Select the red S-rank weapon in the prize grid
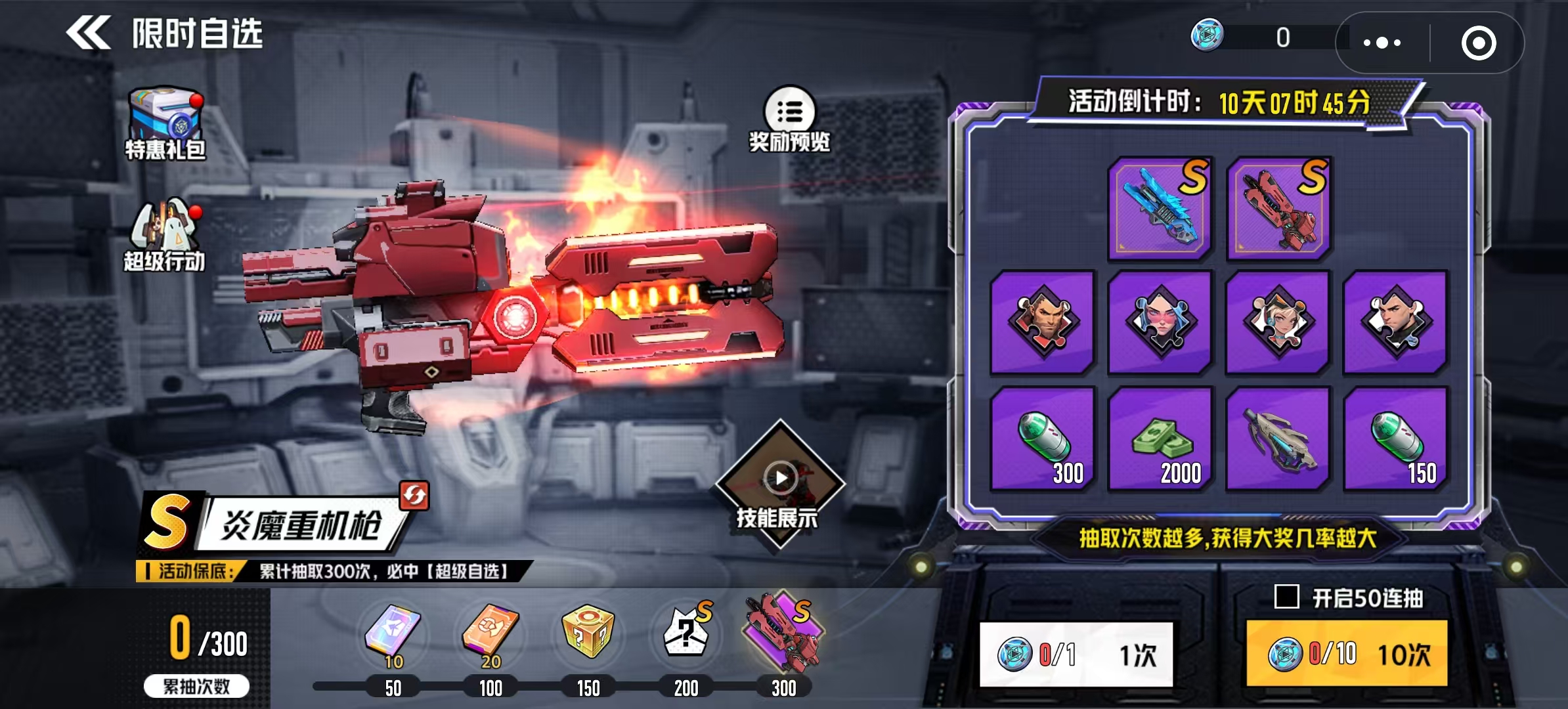This screenshot has width=1568, height=709. [1279, 207]
